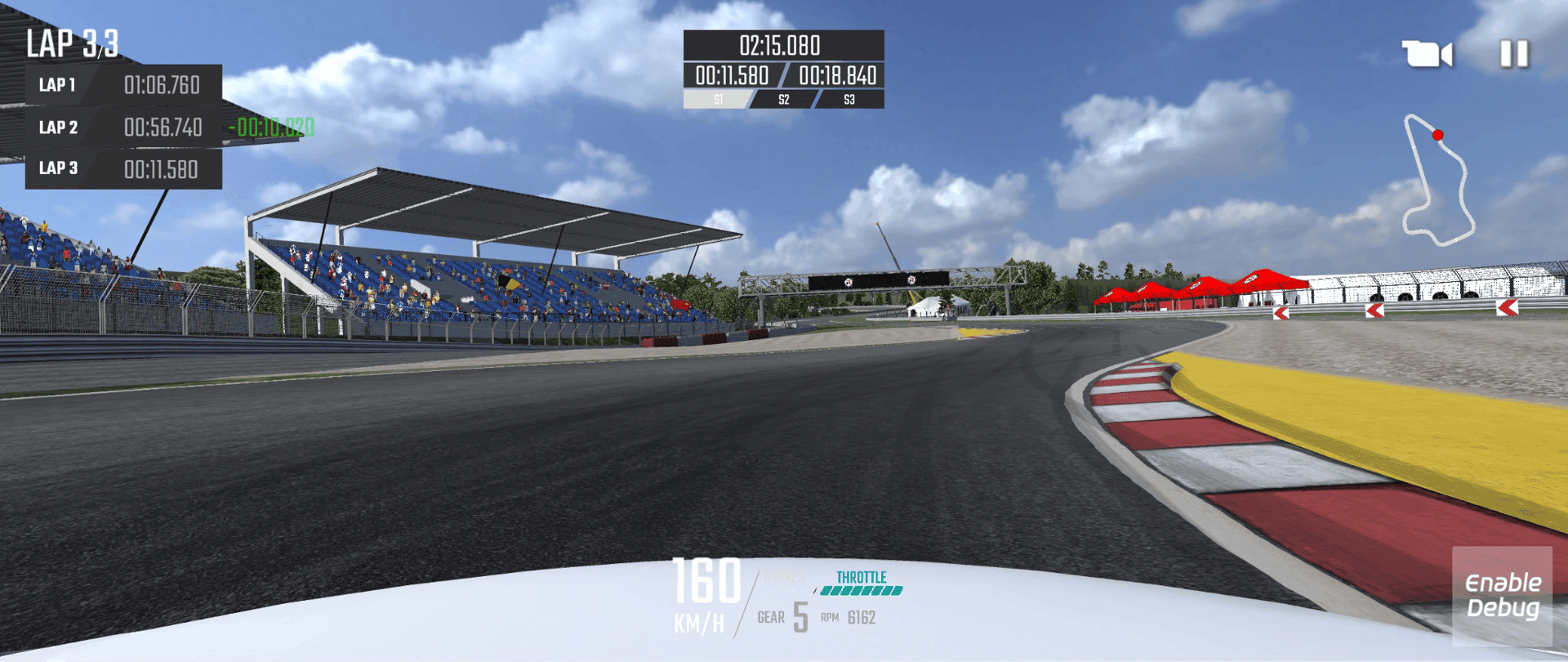Click the BRAKES indicator label
The width and height of the screenshot is (1568, 662).
coord(786,578)
